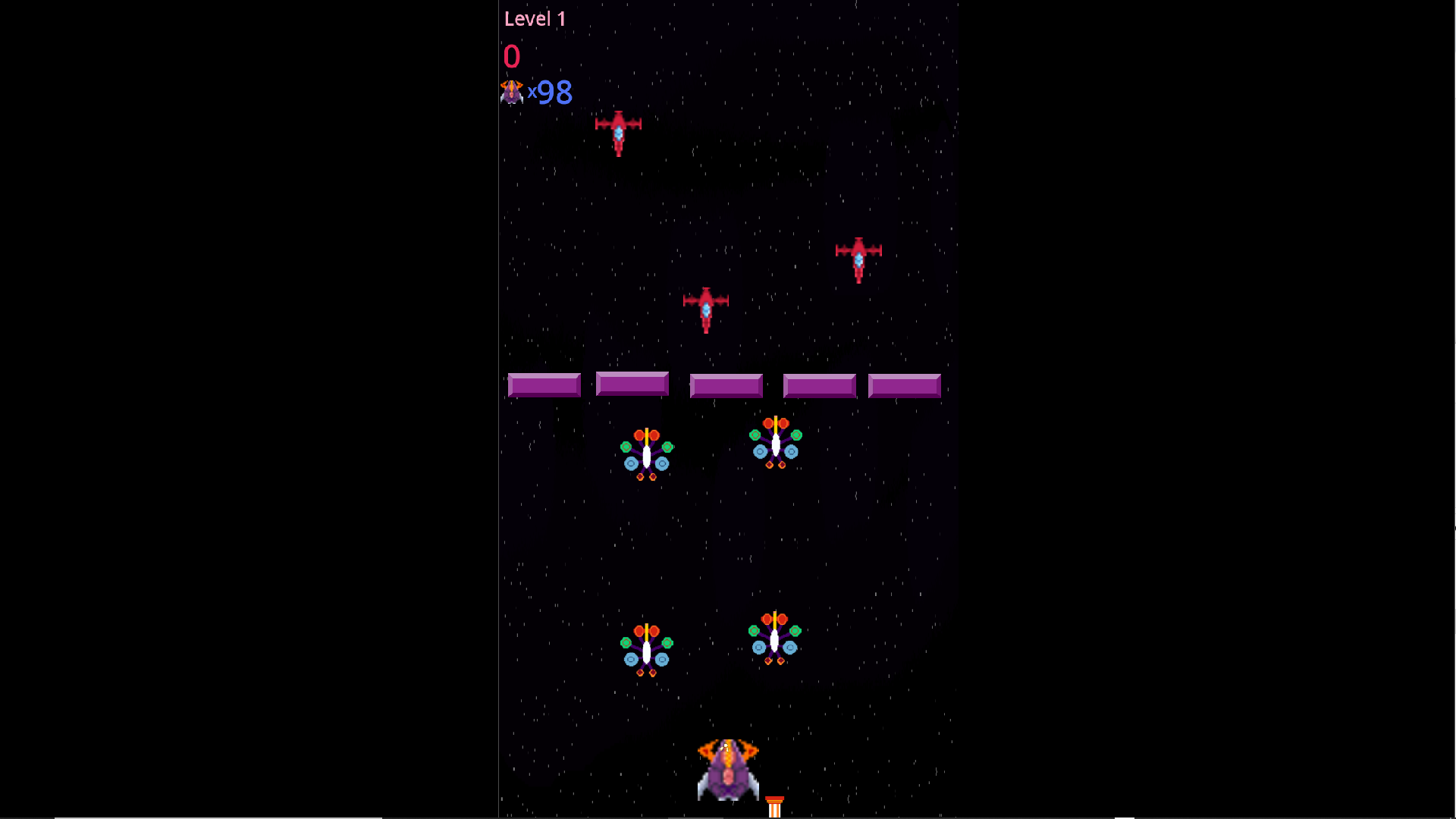Click the fourth purple brick from the left
The height and width of the screenshot is (819, 1456).
point(819,385)
